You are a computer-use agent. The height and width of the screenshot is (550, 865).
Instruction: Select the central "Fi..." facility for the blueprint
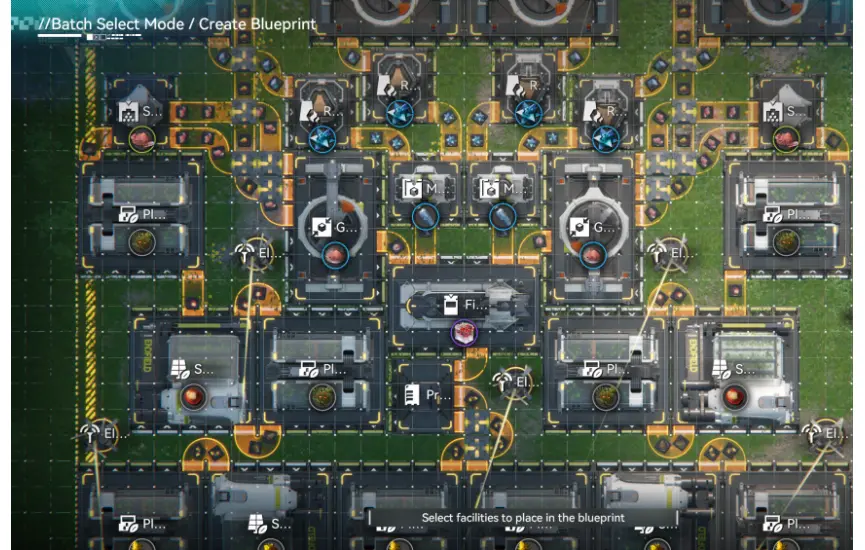pos(465,305)
